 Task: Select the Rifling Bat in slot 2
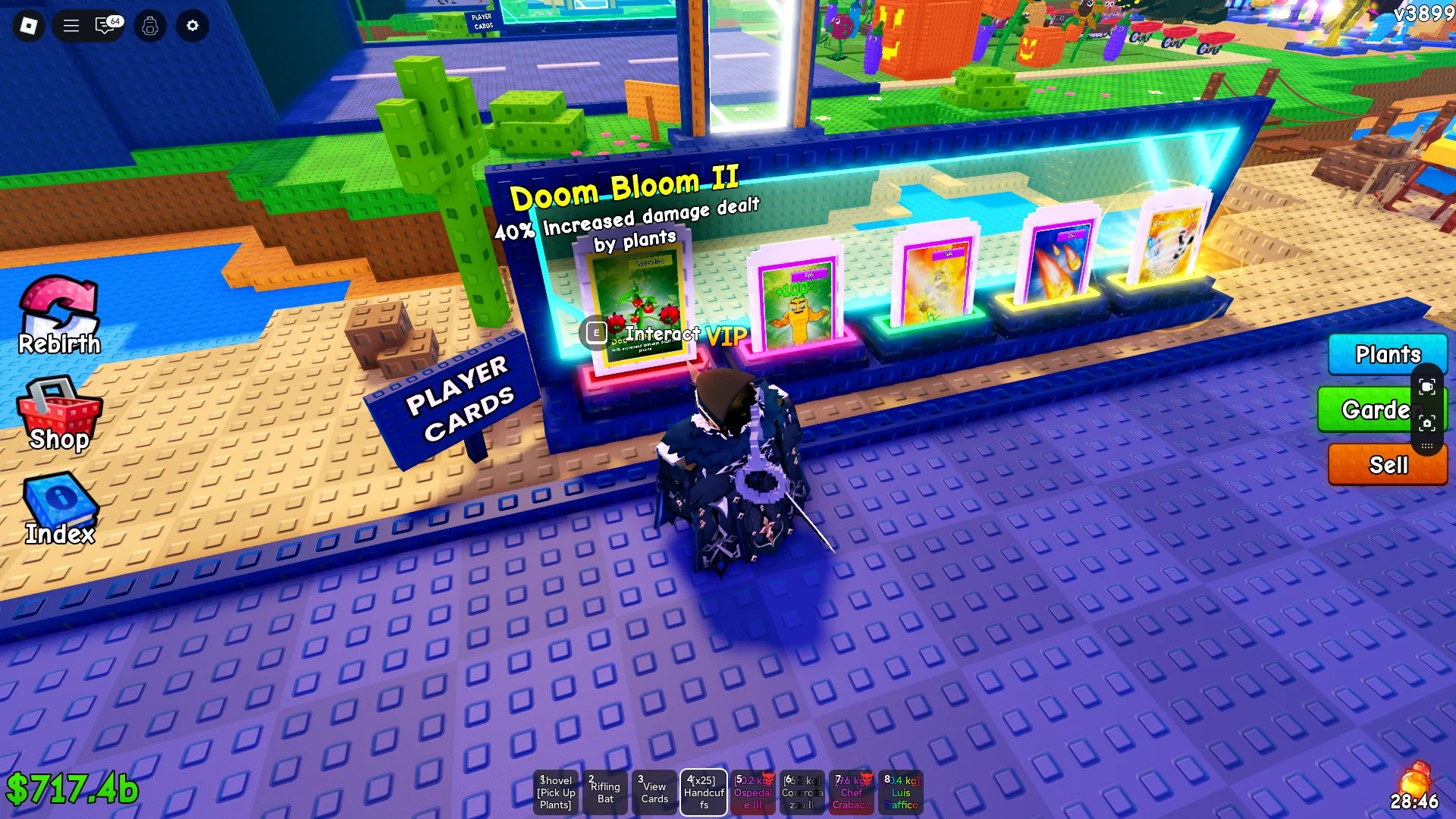(605, 792)
